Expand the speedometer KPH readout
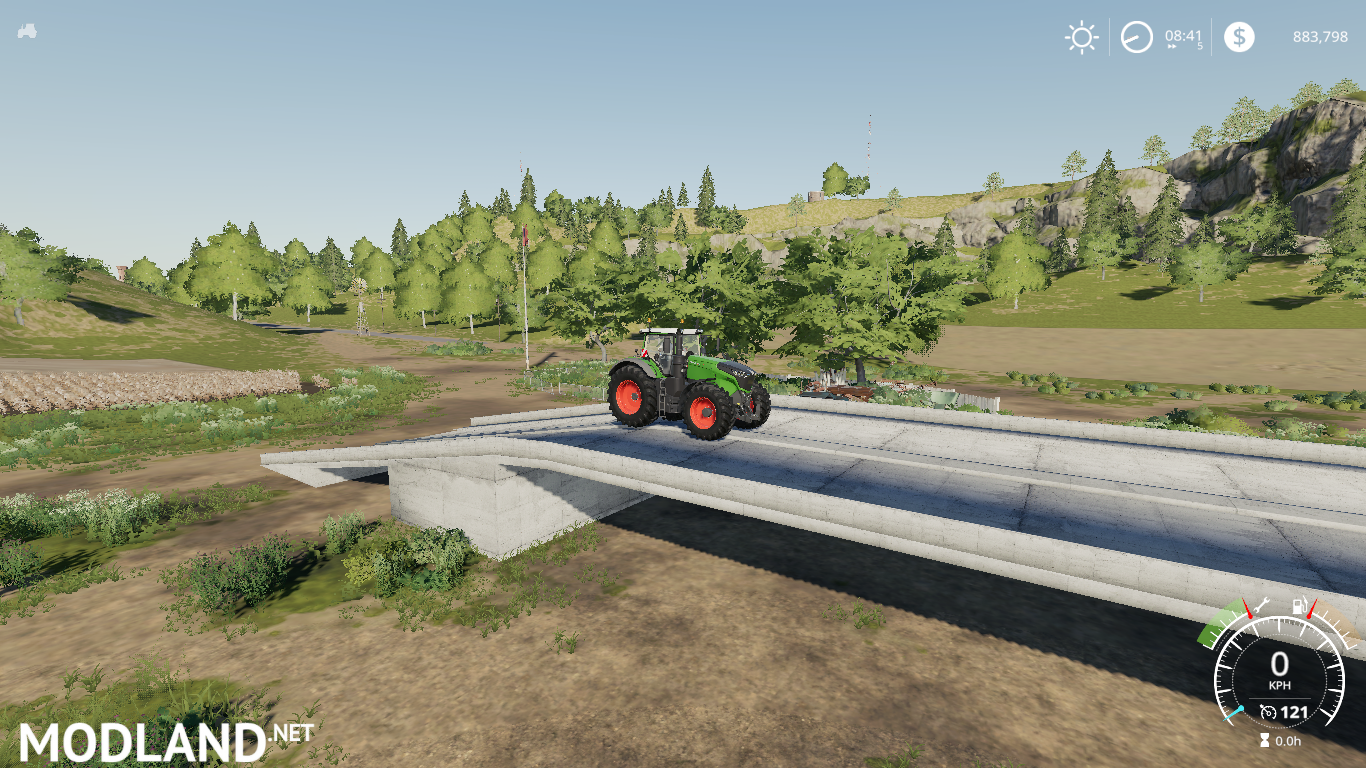The height and width of the screenshot is (768, 1366). point(1281,661)
